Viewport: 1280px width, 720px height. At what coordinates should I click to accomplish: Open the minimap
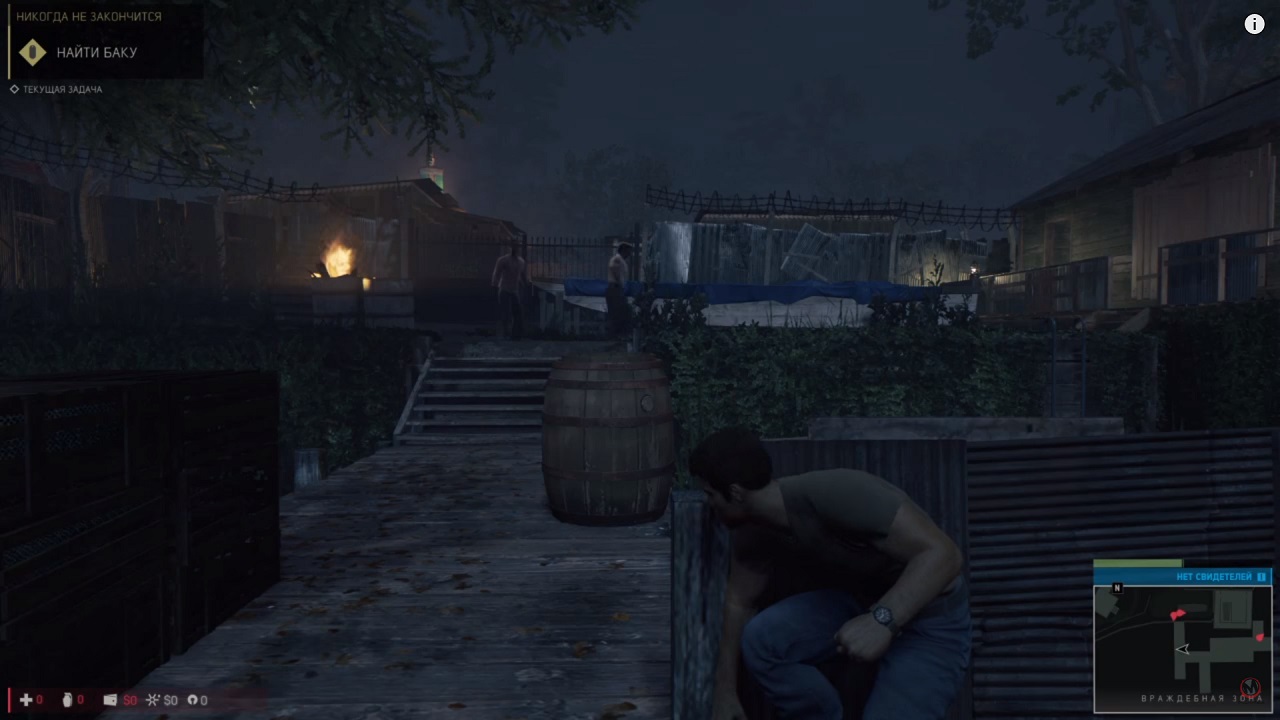point(1182,648)
